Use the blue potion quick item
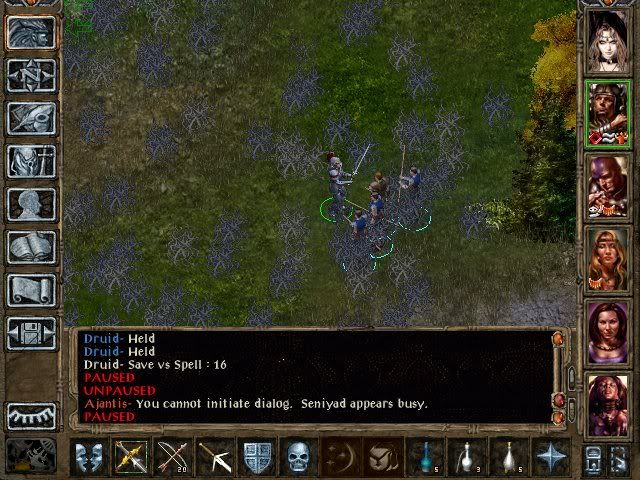 click(427, 457)
